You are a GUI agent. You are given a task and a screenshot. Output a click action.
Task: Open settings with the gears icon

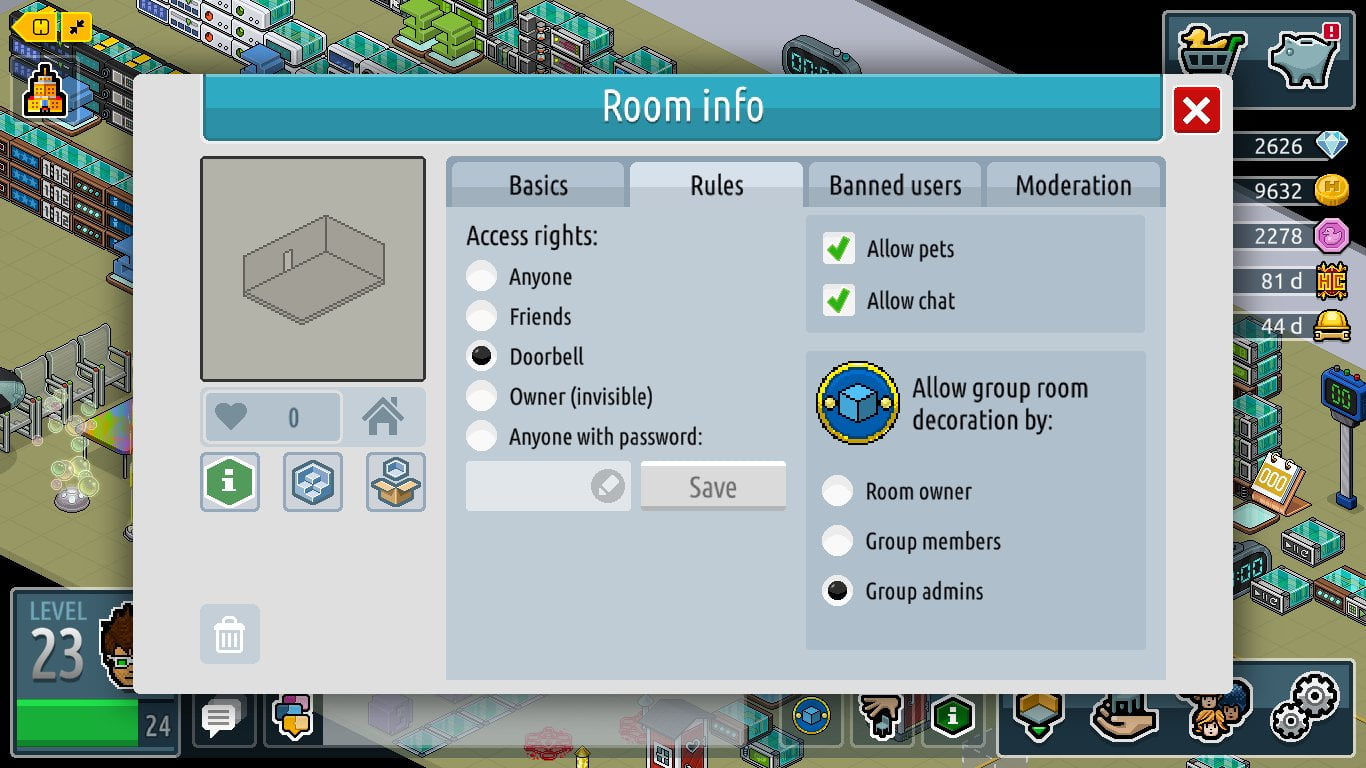coord(1304,706)
